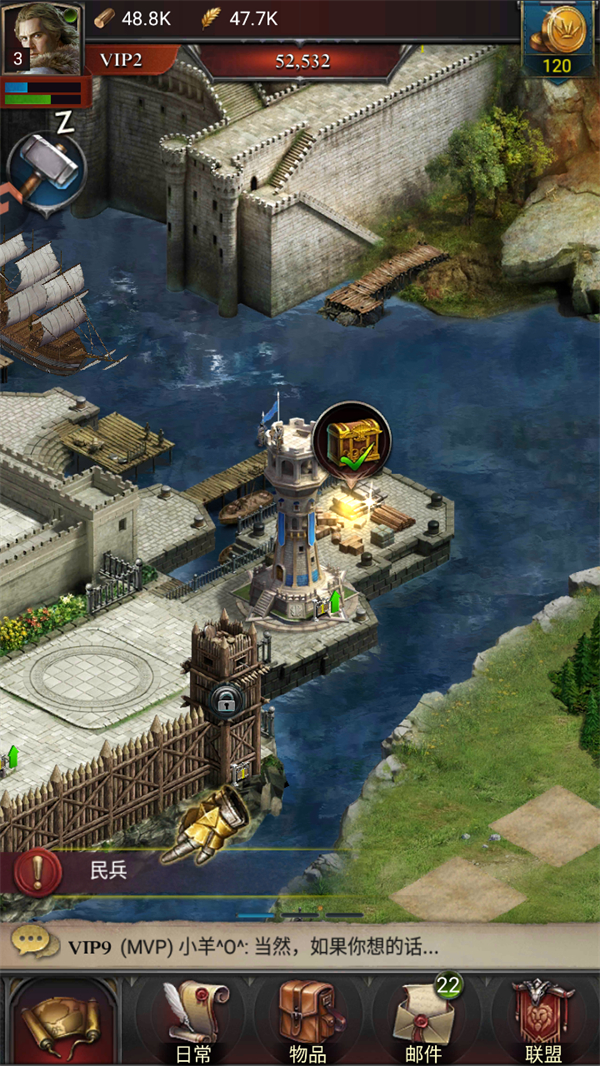Open the player avatar profile
600x1066 pixels.
pos(42,38)
